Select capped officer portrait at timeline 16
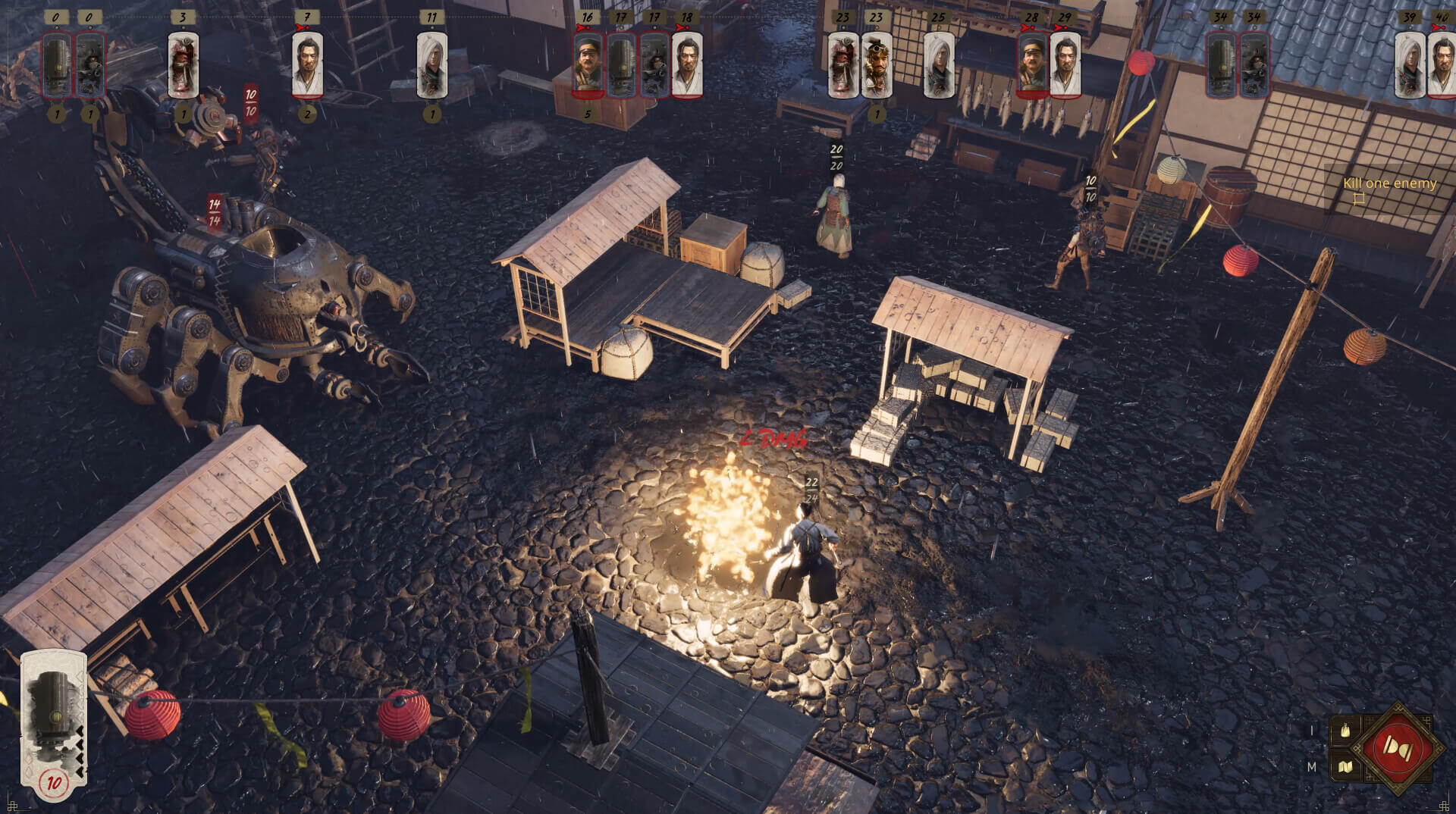Viewport: 1456px width, 814px height. click(588, 65)
